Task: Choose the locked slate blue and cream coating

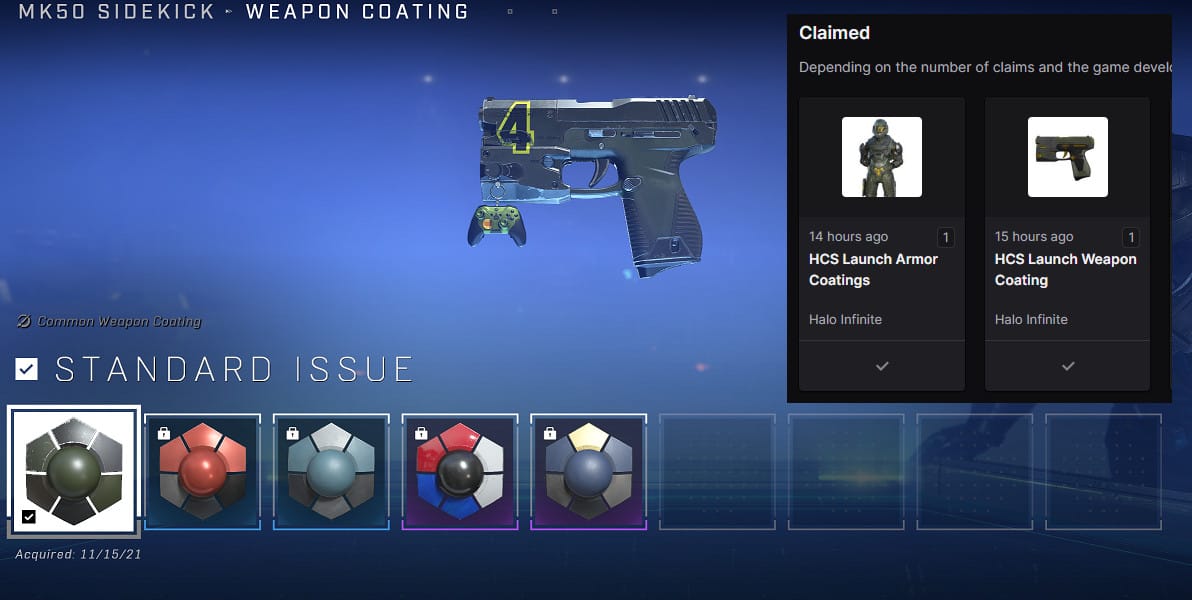Action: (x=588, y=471)
